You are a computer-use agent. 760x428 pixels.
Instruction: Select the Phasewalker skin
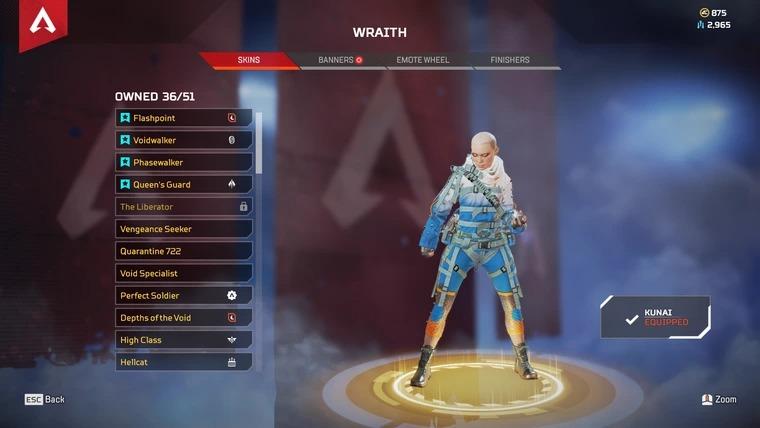coord(184,162)
